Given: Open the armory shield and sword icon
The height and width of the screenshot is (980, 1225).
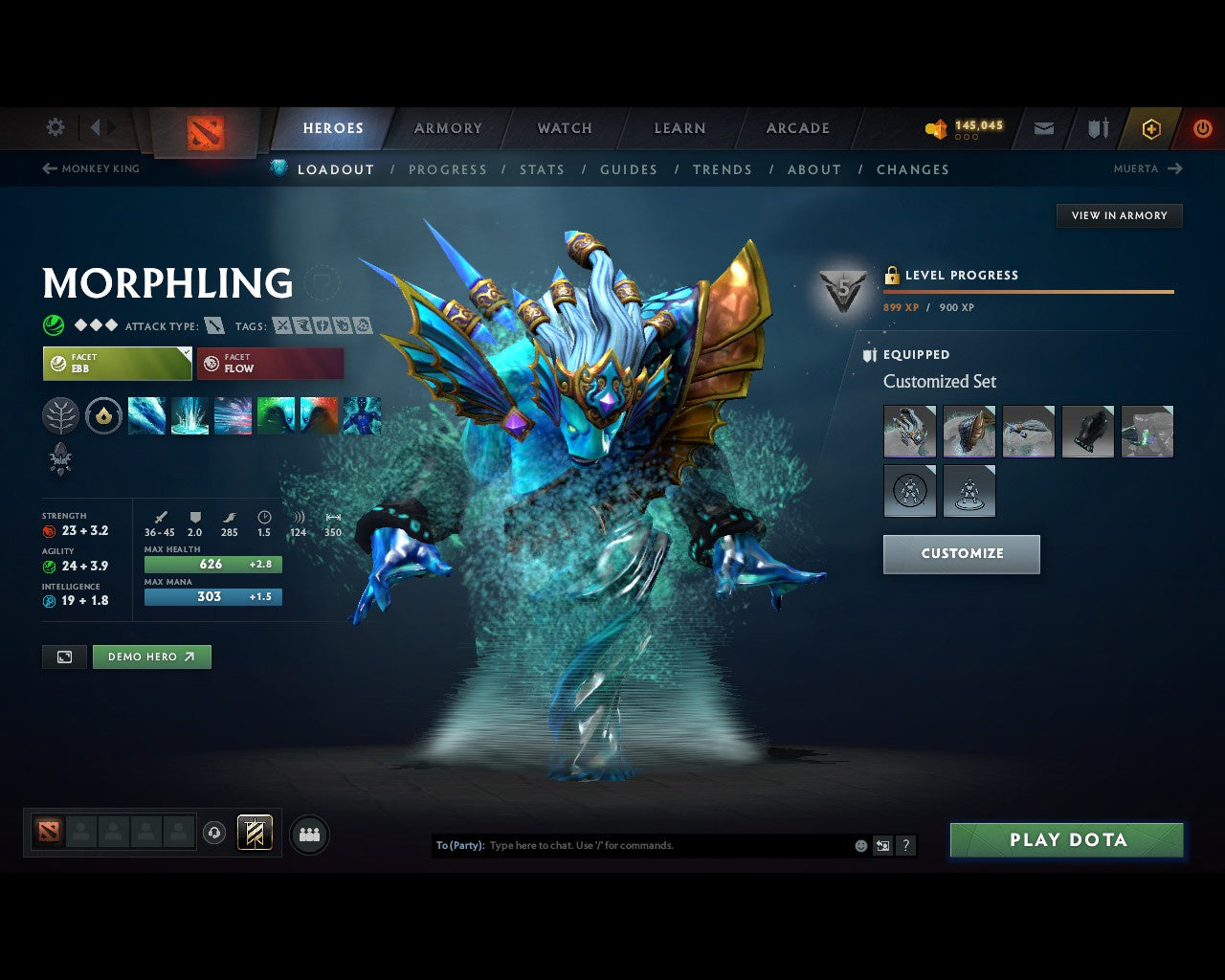Looking at the screenshot, I should click(x=1097, y=128).
